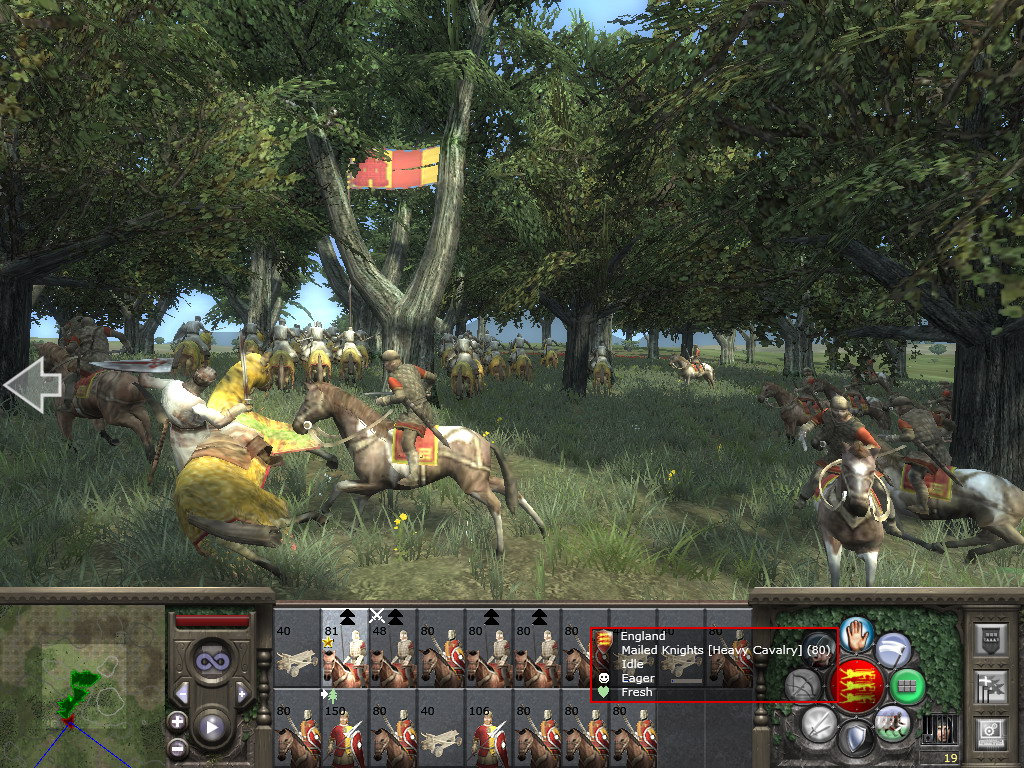The width and height of the screenshot is (1024, 768).
Task: Increase battle speed with the plus arrow
Action: (x=241, y=693)
